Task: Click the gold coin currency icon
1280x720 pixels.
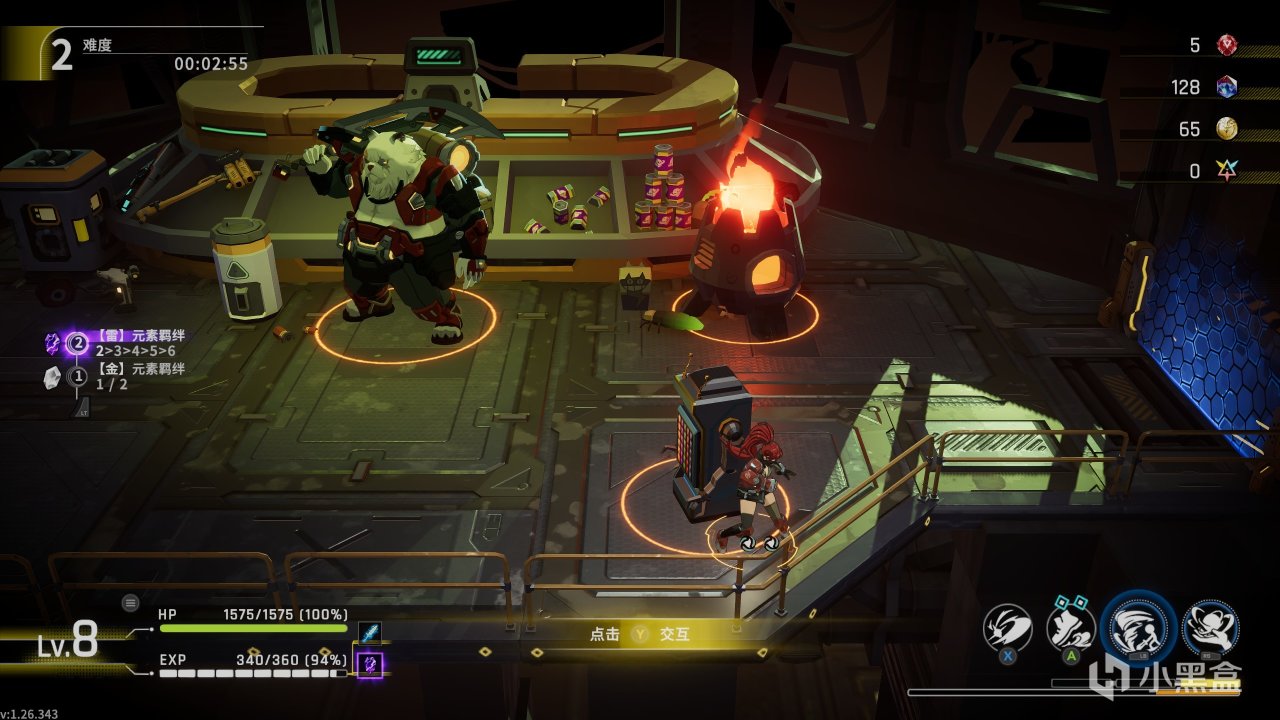Action: 1226,129
